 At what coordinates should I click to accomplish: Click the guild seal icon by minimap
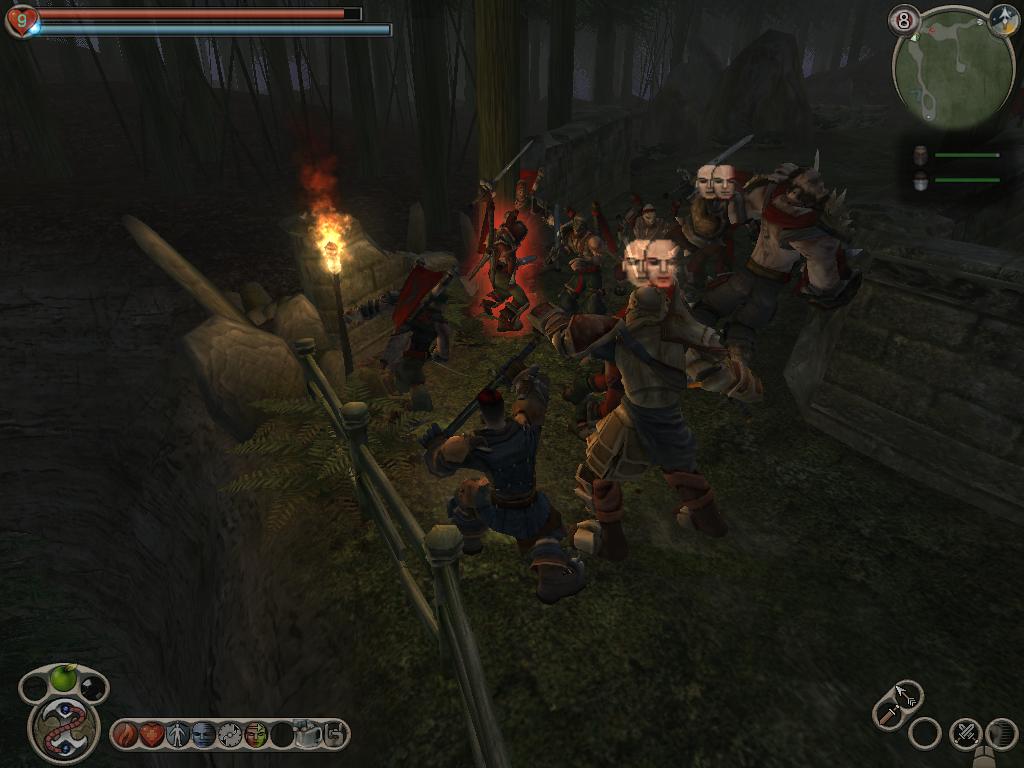[1003, 21]
